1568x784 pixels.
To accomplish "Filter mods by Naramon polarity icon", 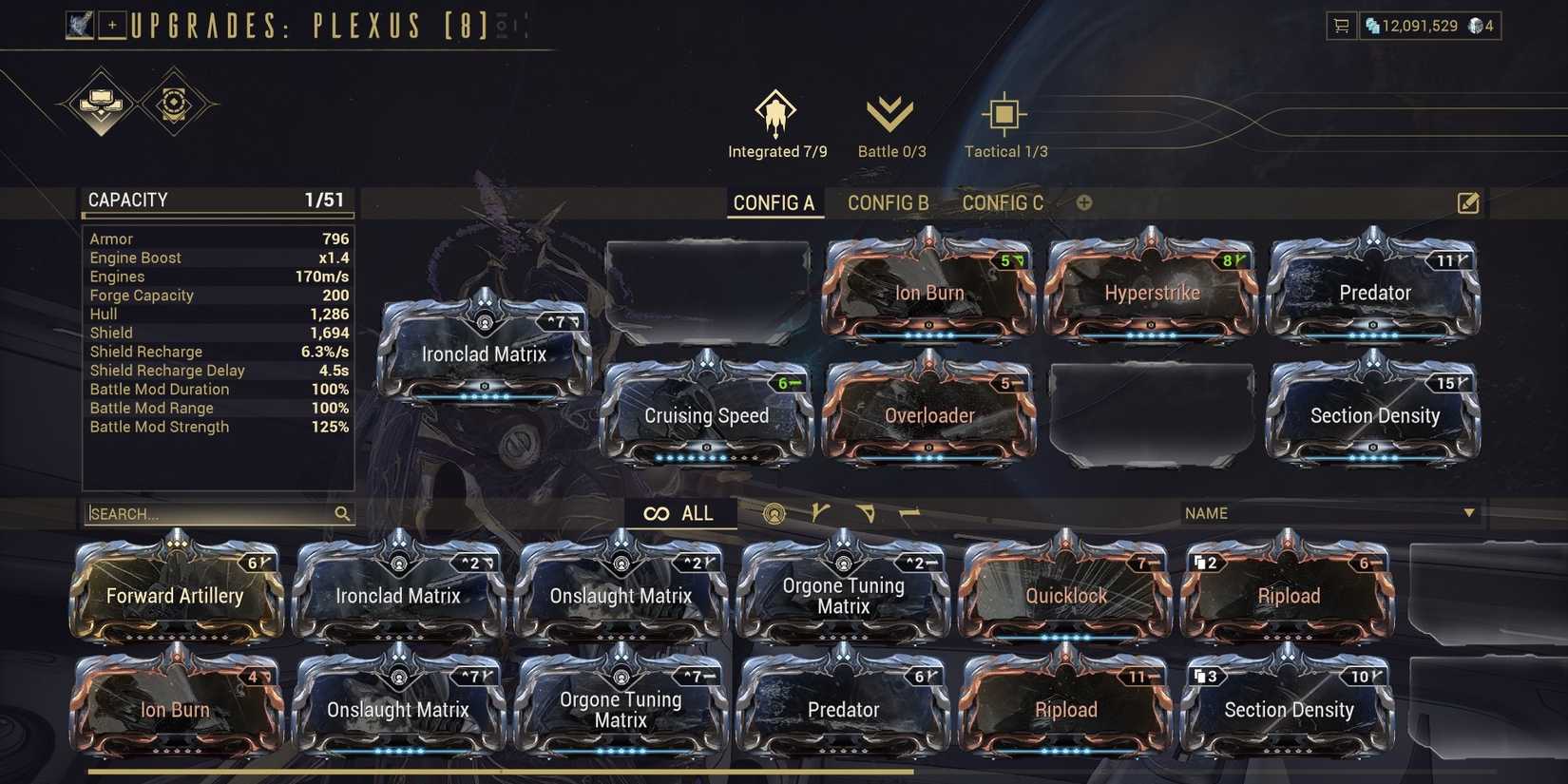I will (867, 513).
